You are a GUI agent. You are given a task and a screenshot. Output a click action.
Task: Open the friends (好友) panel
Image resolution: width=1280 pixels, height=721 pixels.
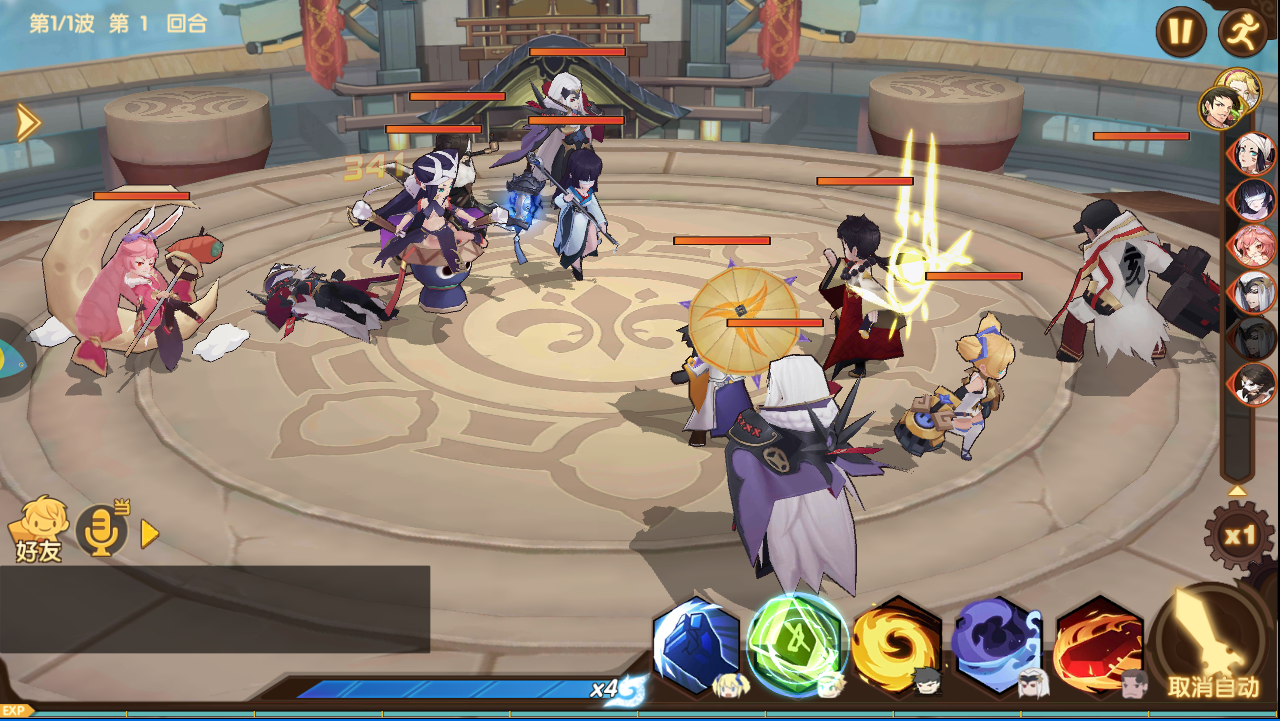[38, 529]
